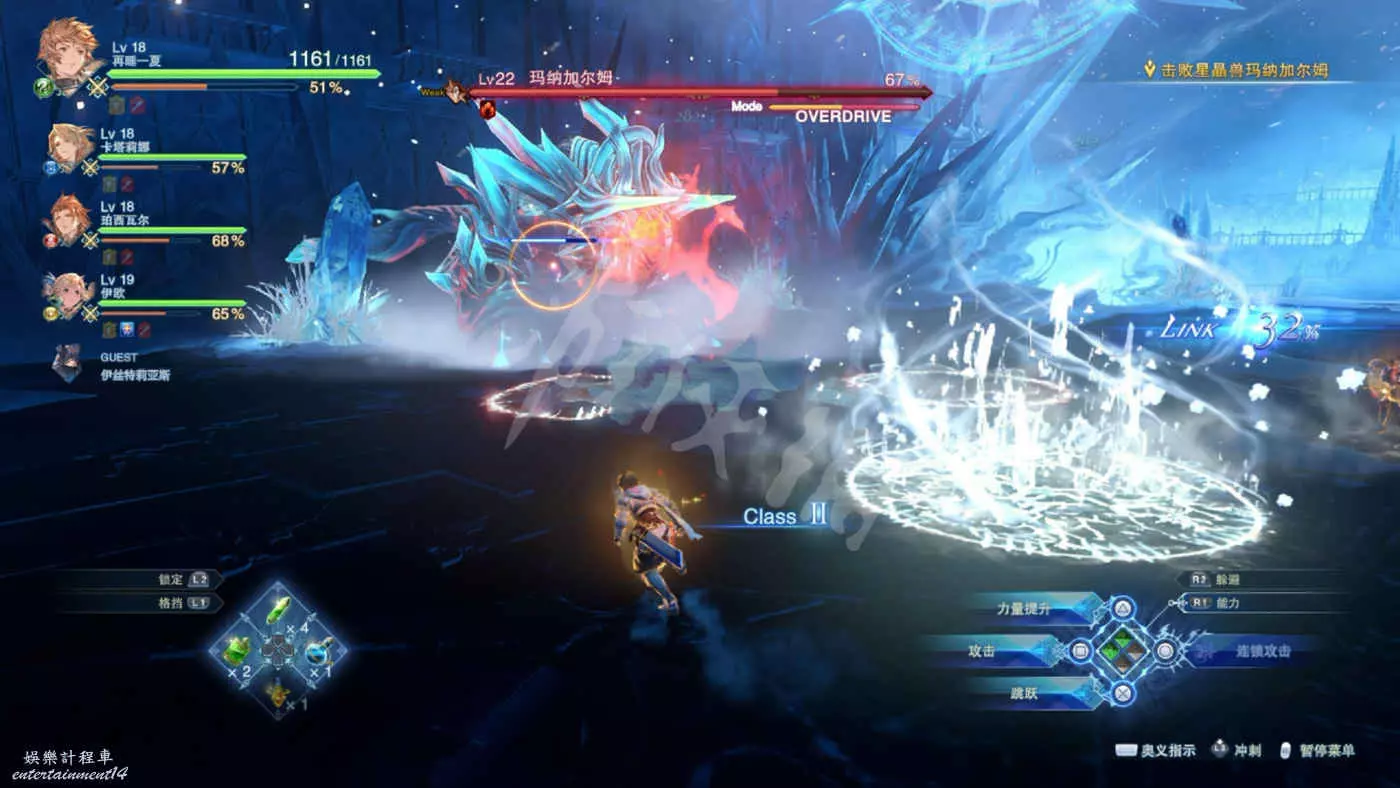1400x788 pixels.
Task: Use the green herb bundle item
Action: coord(237,651)
